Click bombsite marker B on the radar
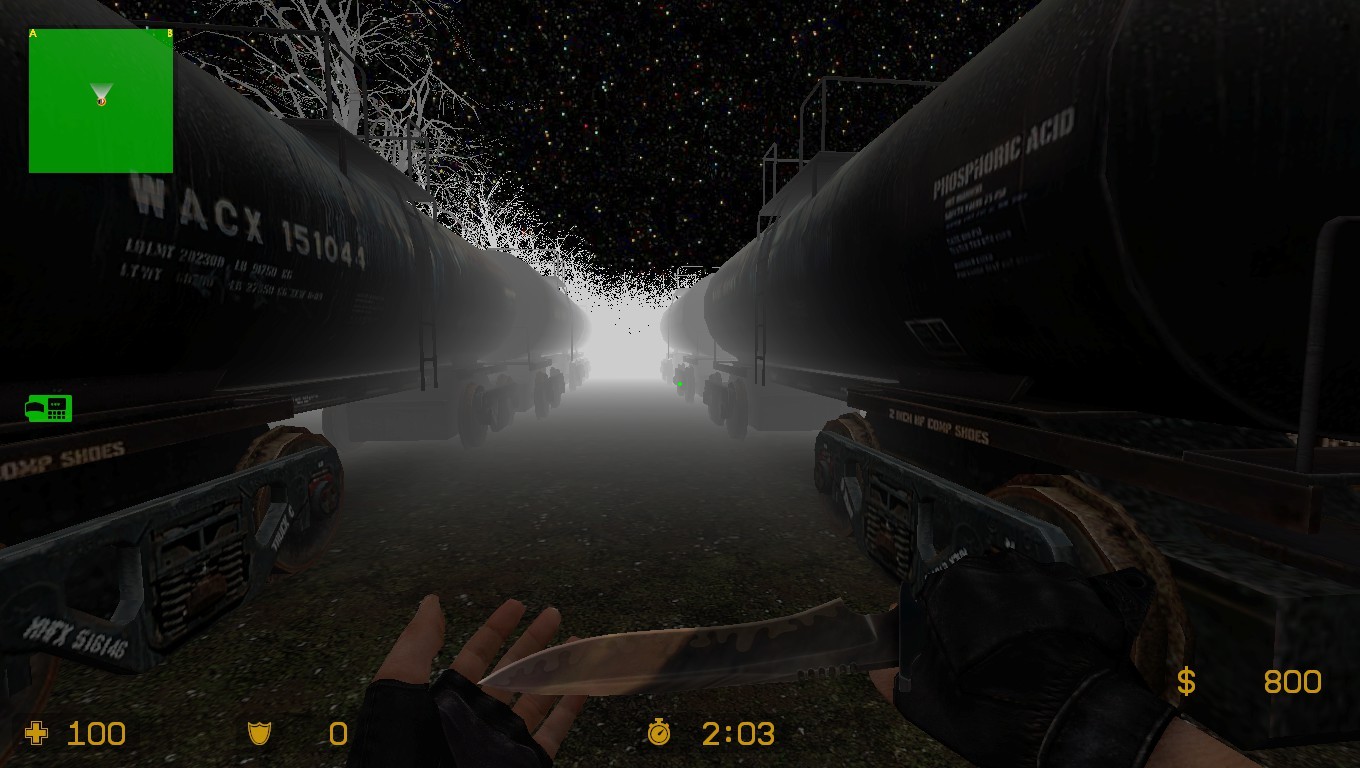This screenshot has width=1360, height=768. point(170,33)
